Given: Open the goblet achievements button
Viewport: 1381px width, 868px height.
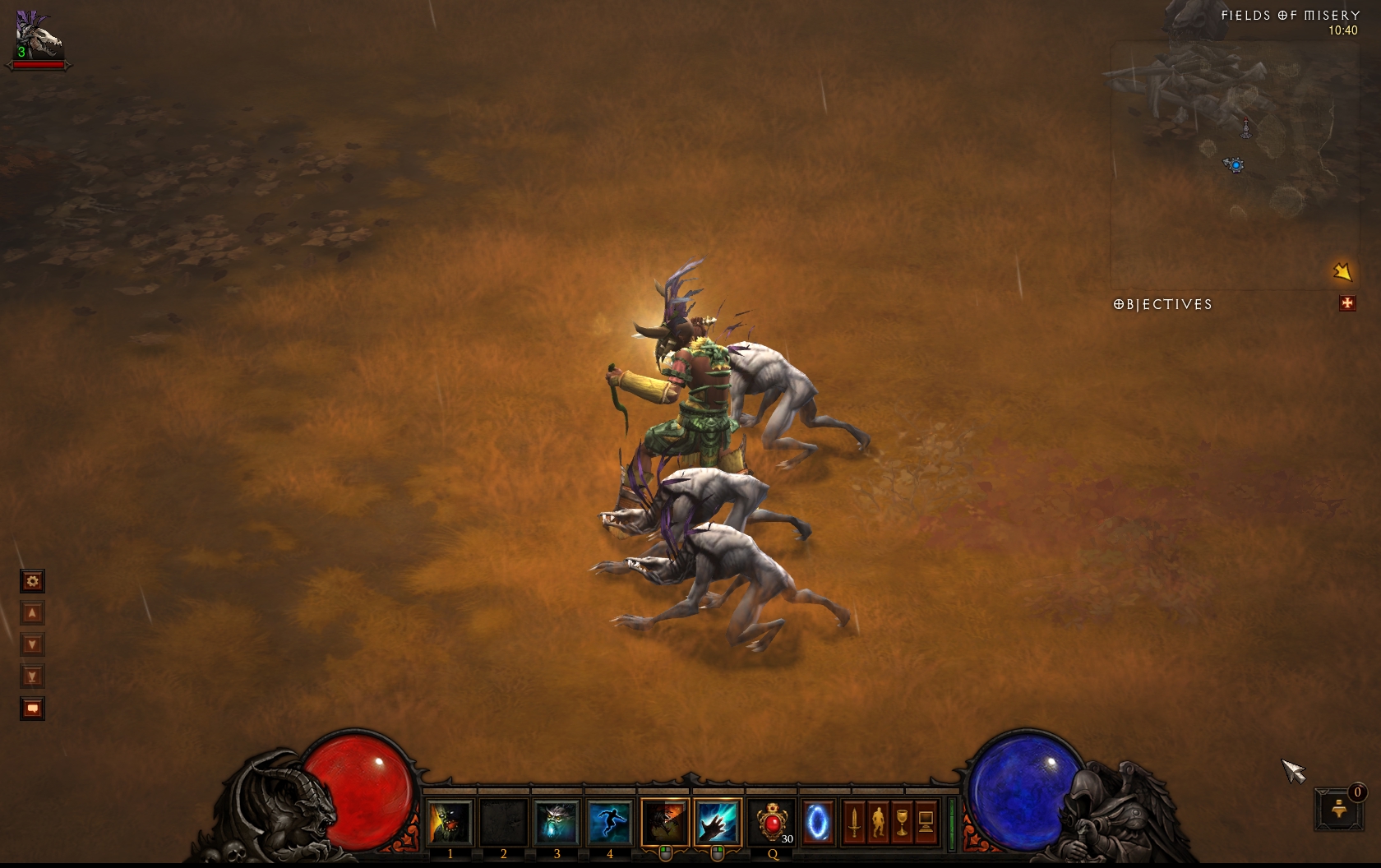Looking at the screenshot, I should click(x=902, y=822).
